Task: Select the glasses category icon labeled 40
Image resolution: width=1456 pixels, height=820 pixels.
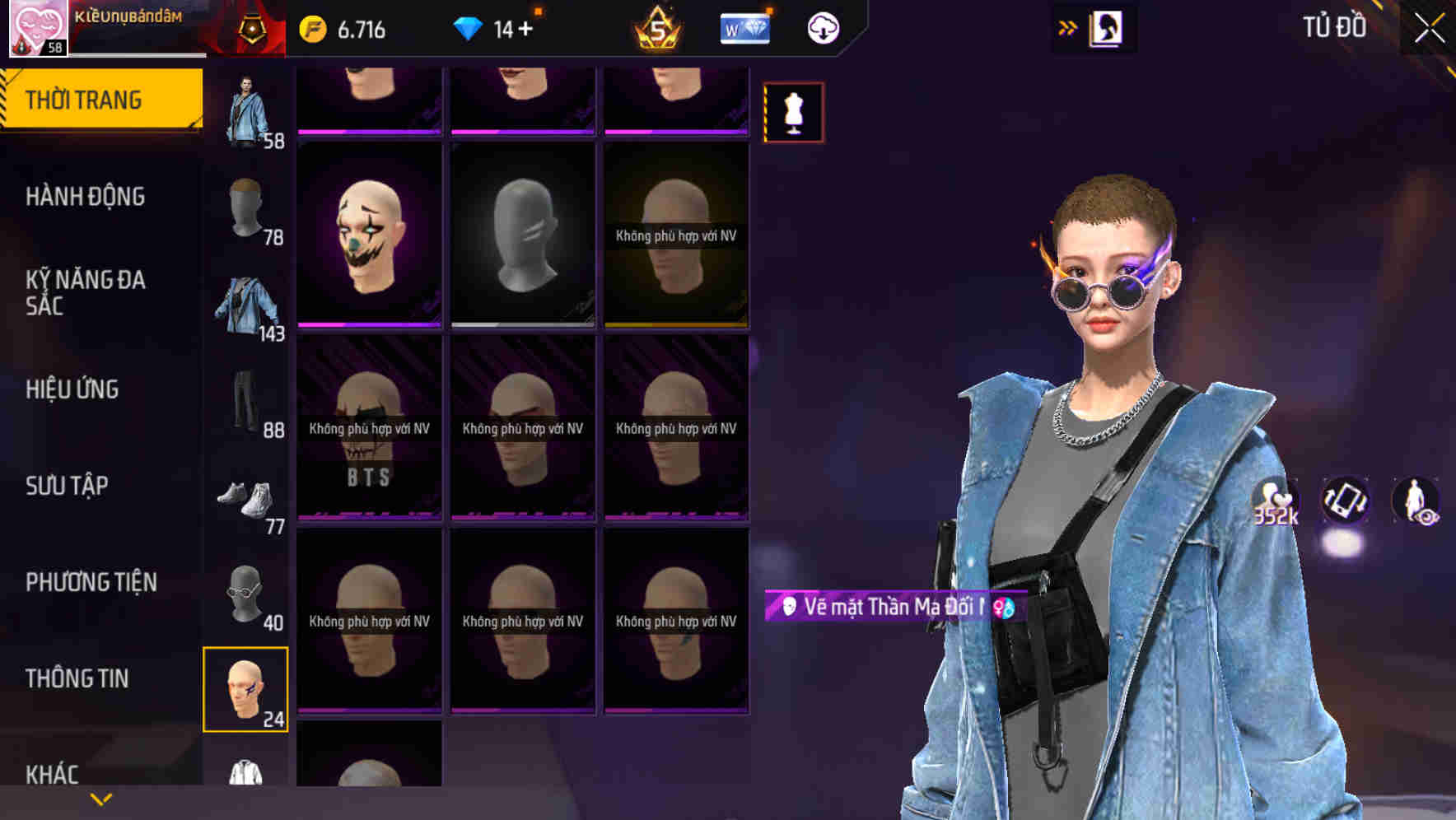Action: pos(246,594)
